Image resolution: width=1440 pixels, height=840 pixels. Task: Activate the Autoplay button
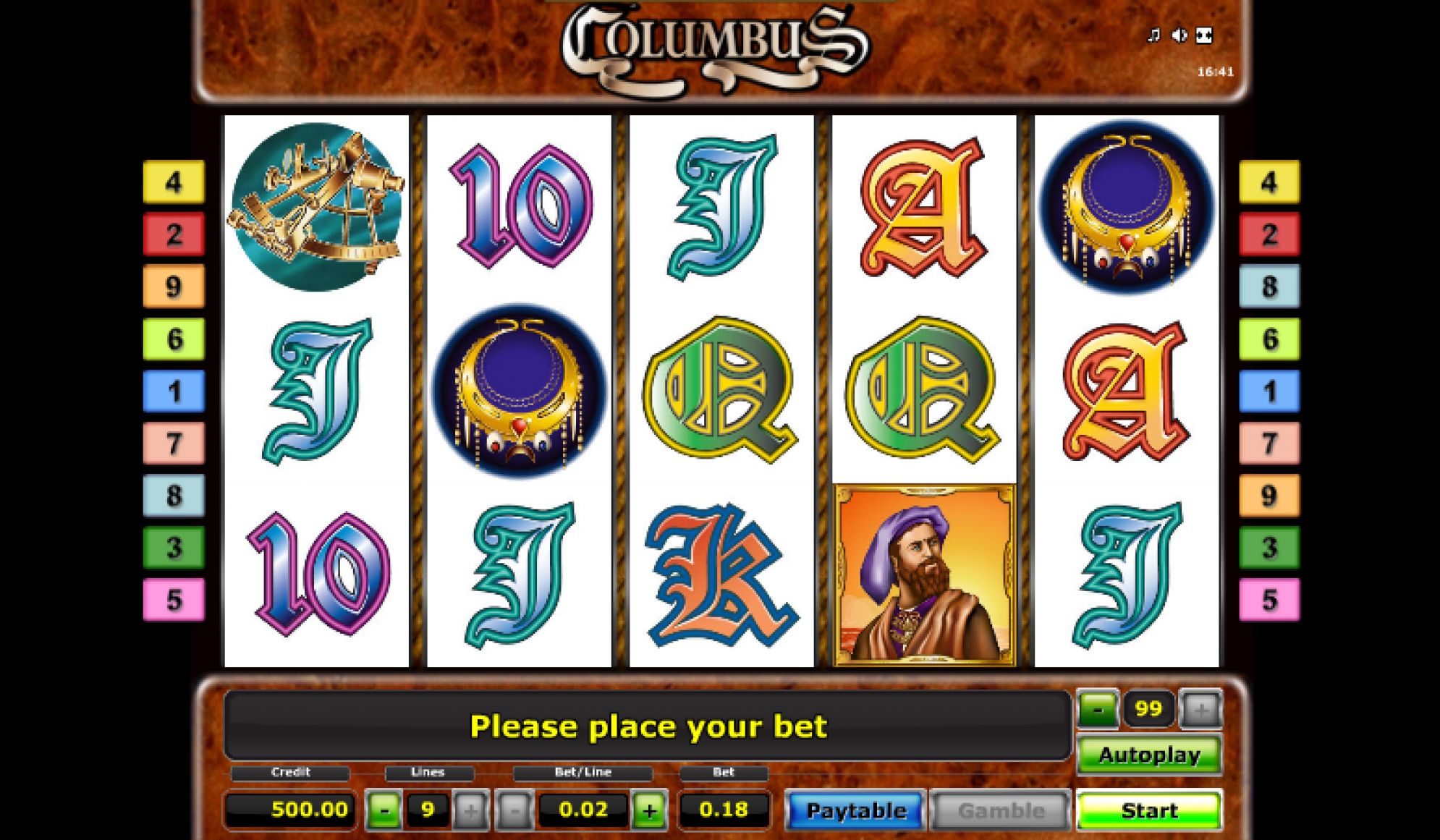tap(1148, 755)
